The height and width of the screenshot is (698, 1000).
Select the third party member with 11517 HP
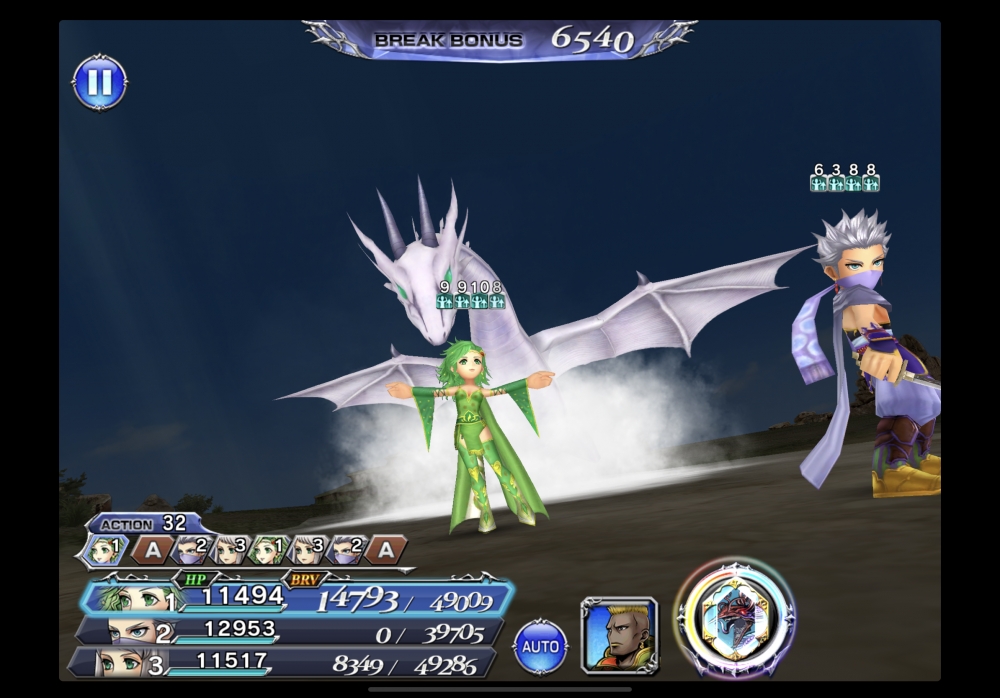click(285, 661)
